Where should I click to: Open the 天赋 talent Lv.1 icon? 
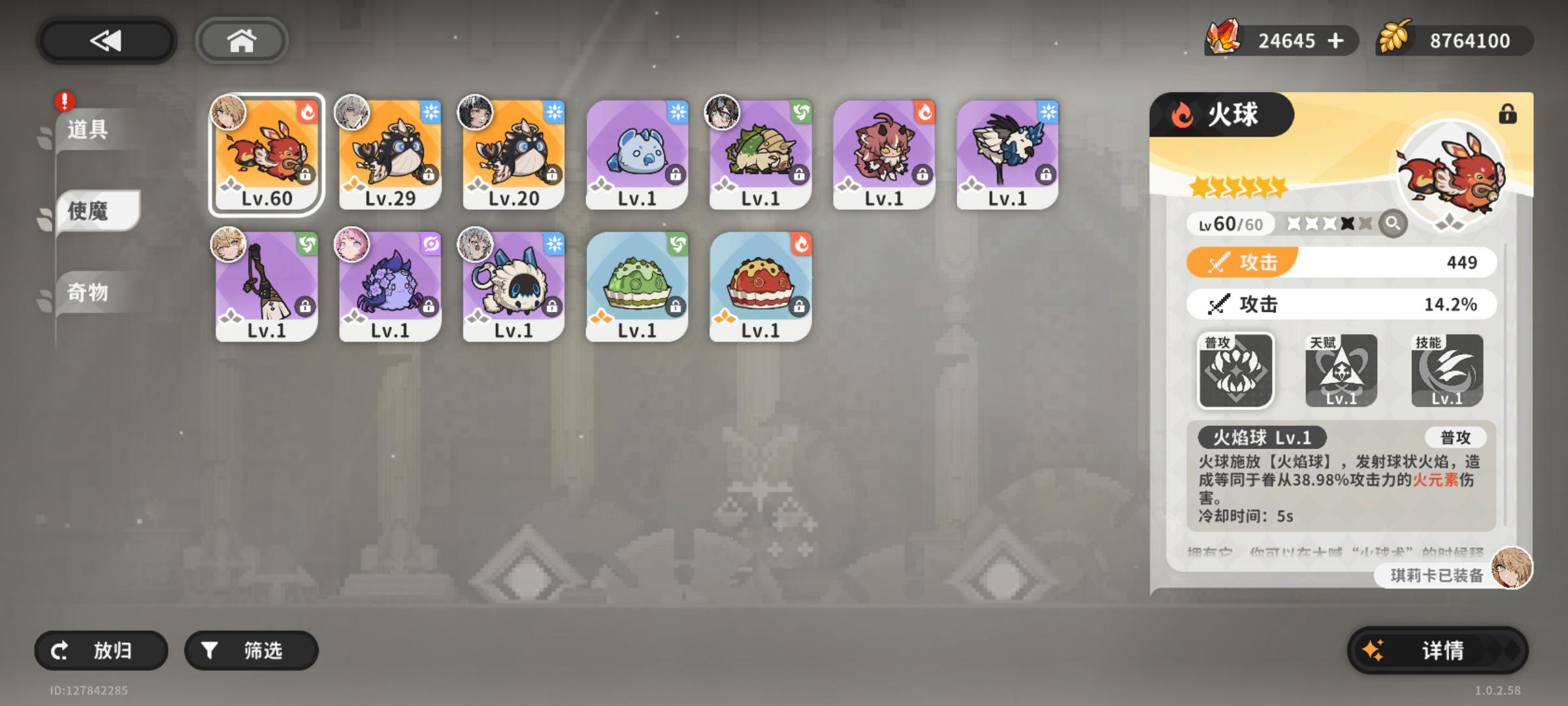tap(1343, 369)
